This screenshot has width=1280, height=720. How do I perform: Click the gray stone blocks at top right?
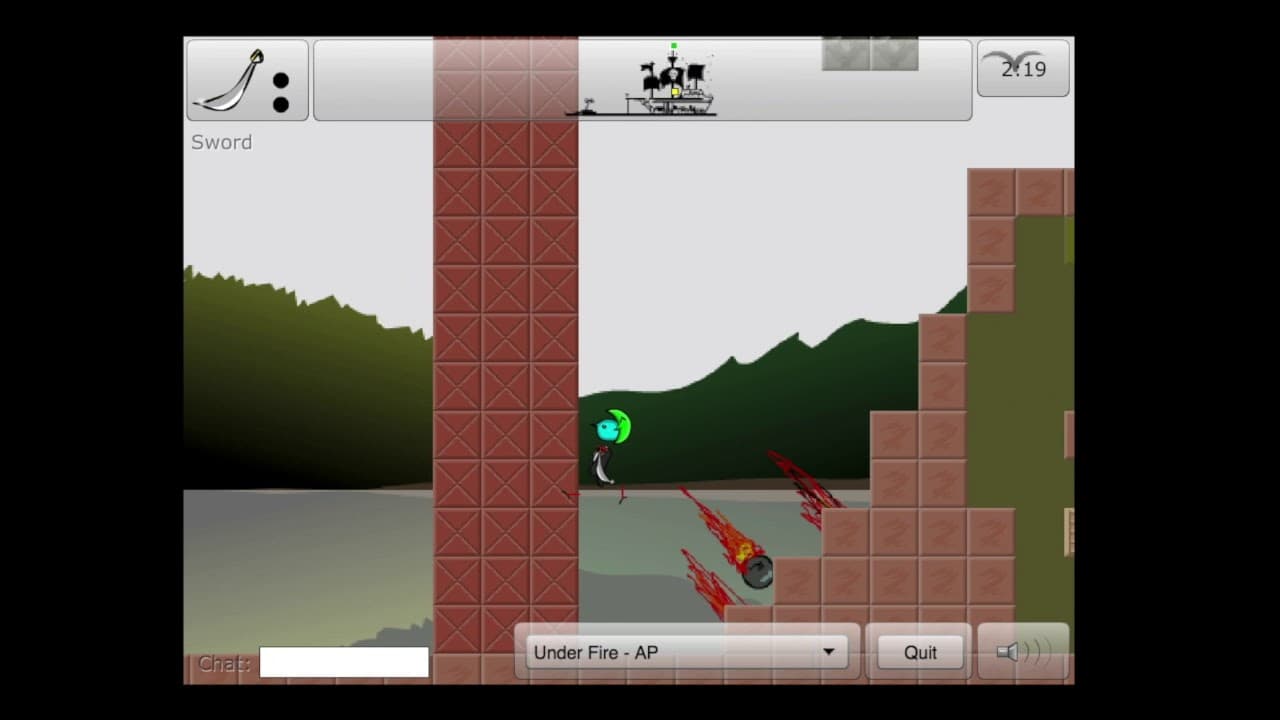pyautogui.click(x=869, y=54)
